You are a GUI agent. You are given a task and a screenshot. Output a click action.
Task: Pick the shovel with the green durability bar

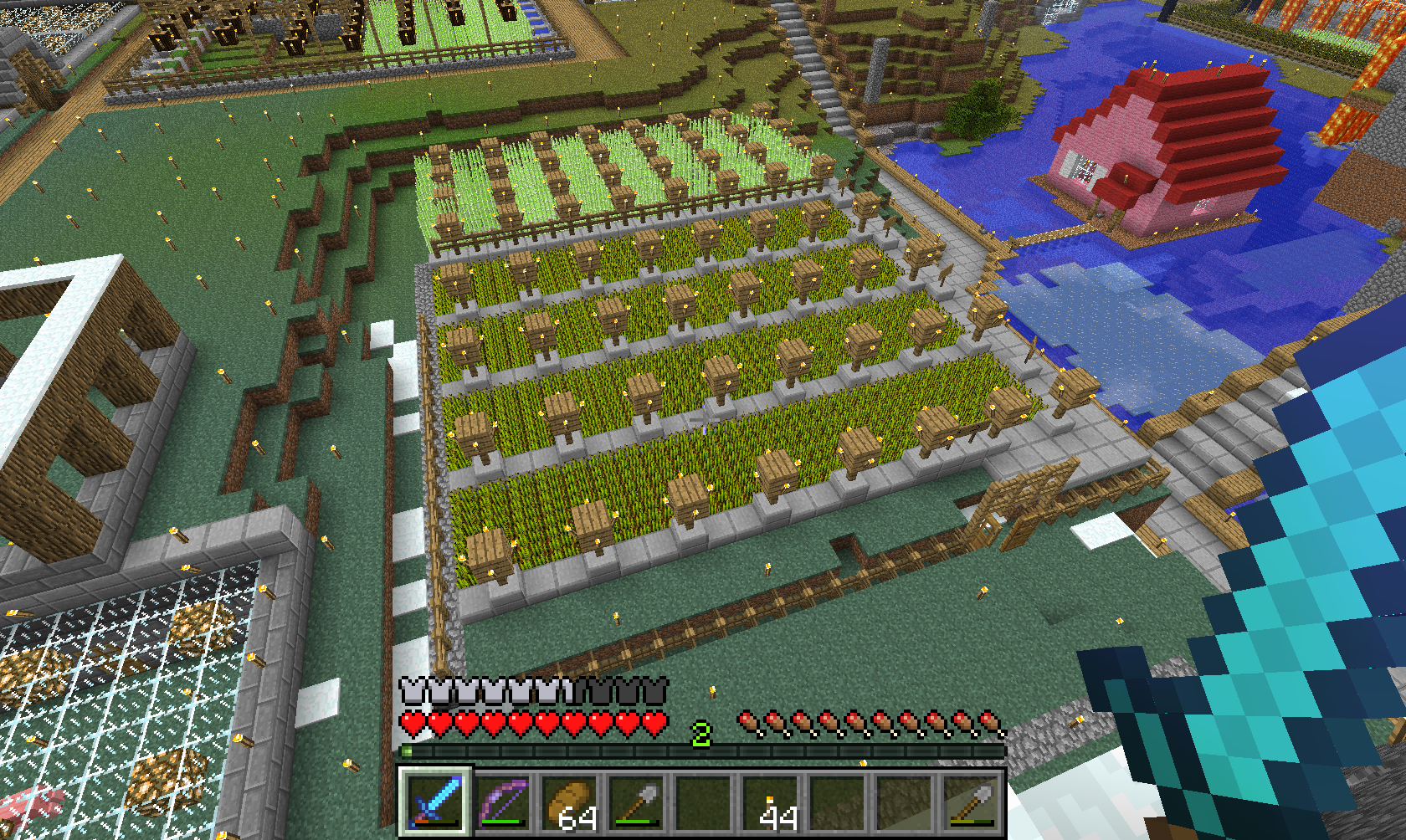click(636, 802)
